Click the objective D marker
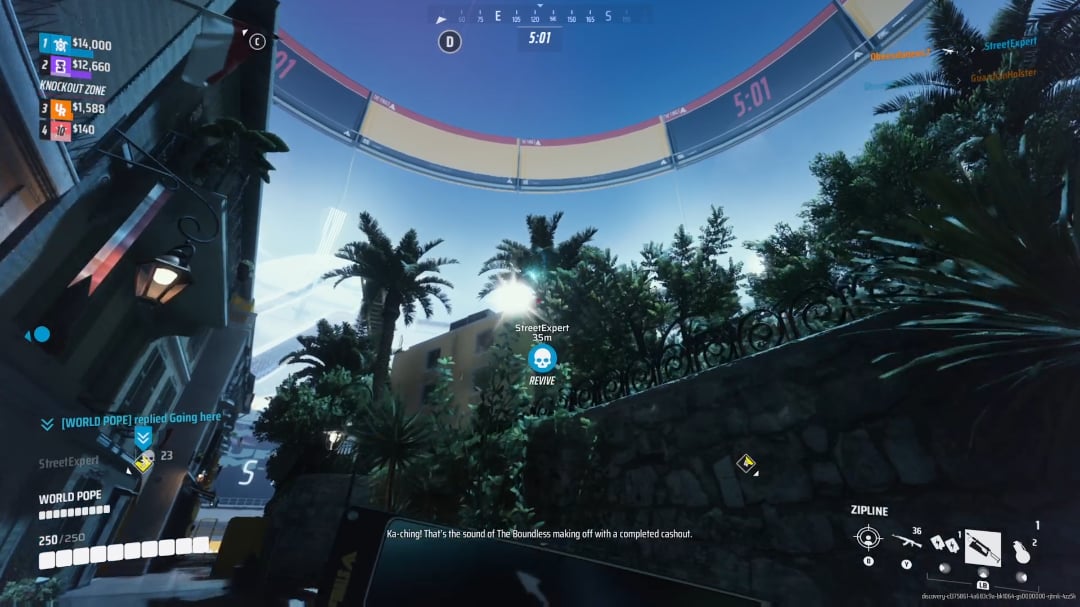This screenshot has width=1080, height=607. tap(450, 42)
